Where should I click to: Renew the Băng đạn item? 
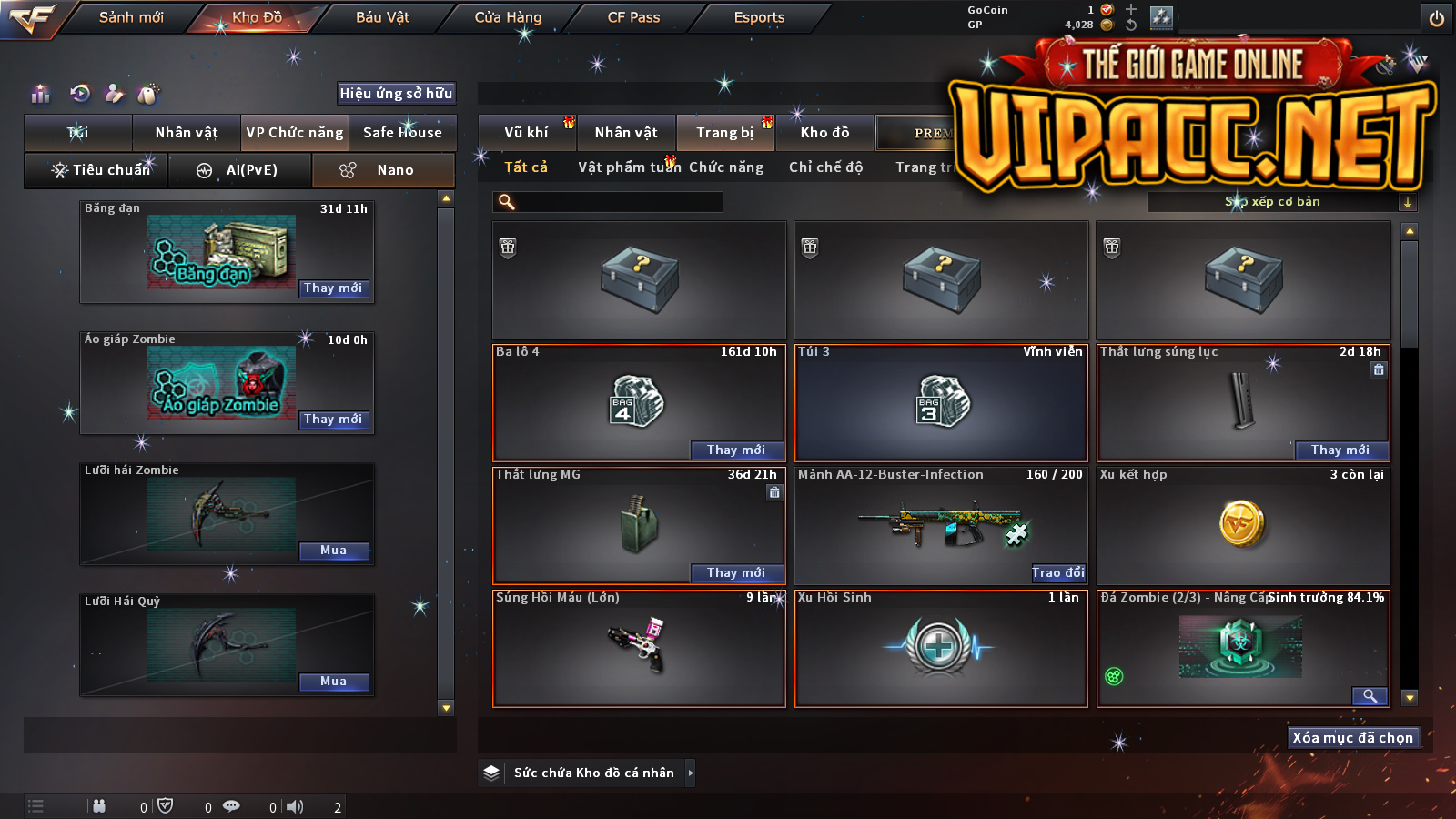pos(333,288)
